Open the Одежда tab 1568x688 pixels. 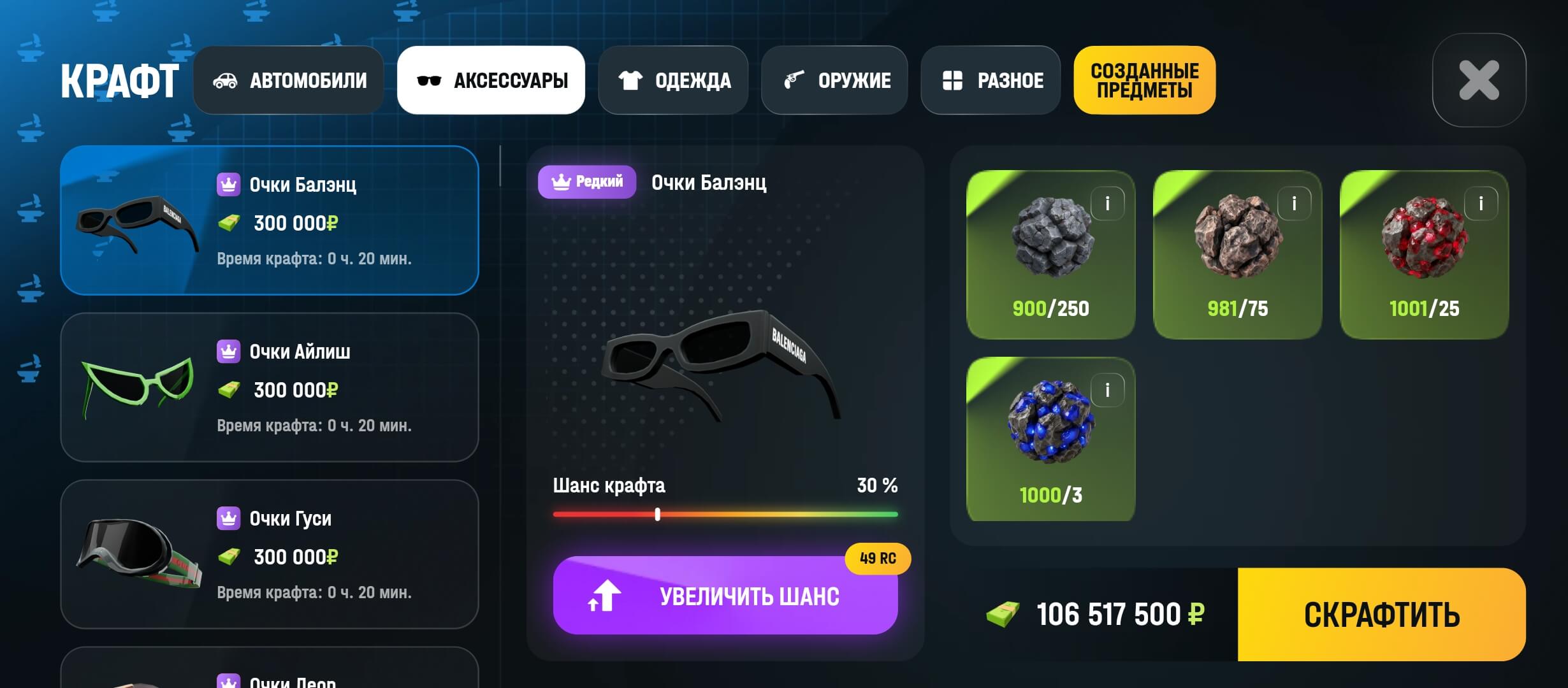[x=673, y=80]
